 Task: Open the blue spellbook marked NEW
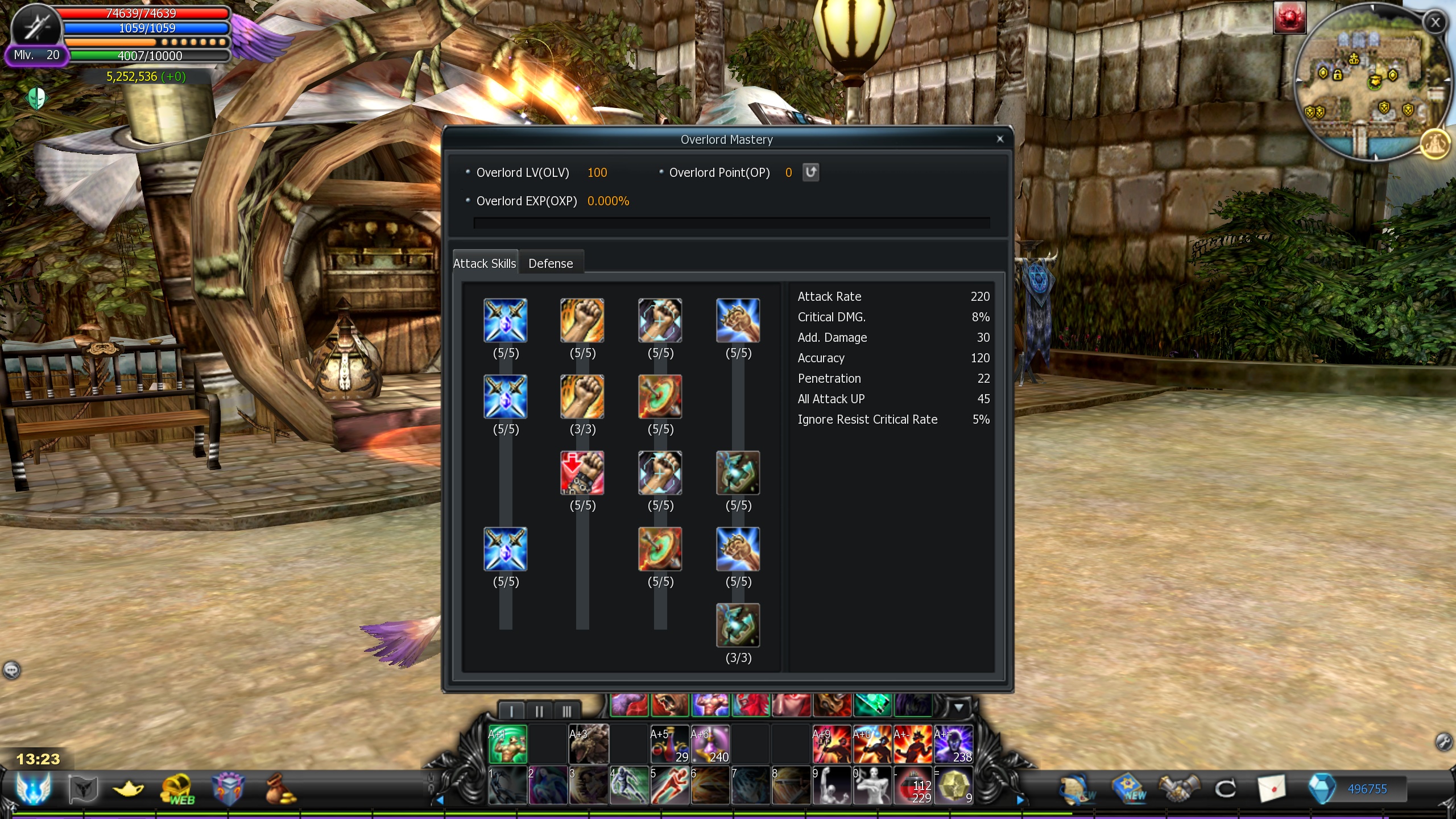[x=1130, y=789]
